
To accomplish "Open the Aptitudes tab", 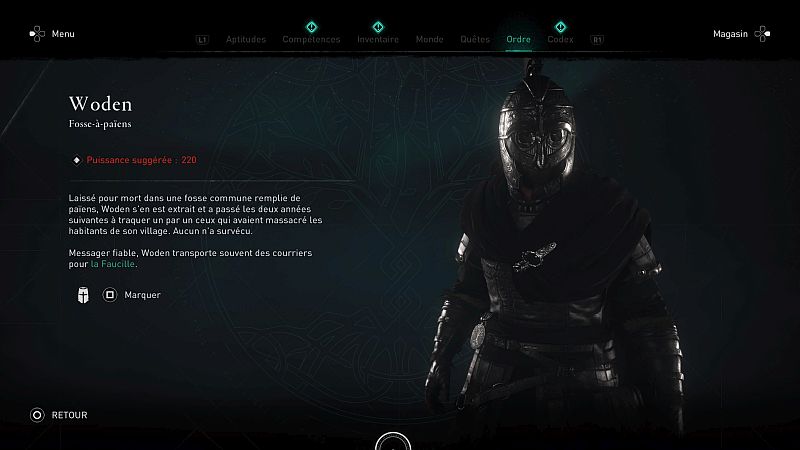I will 246,40.
